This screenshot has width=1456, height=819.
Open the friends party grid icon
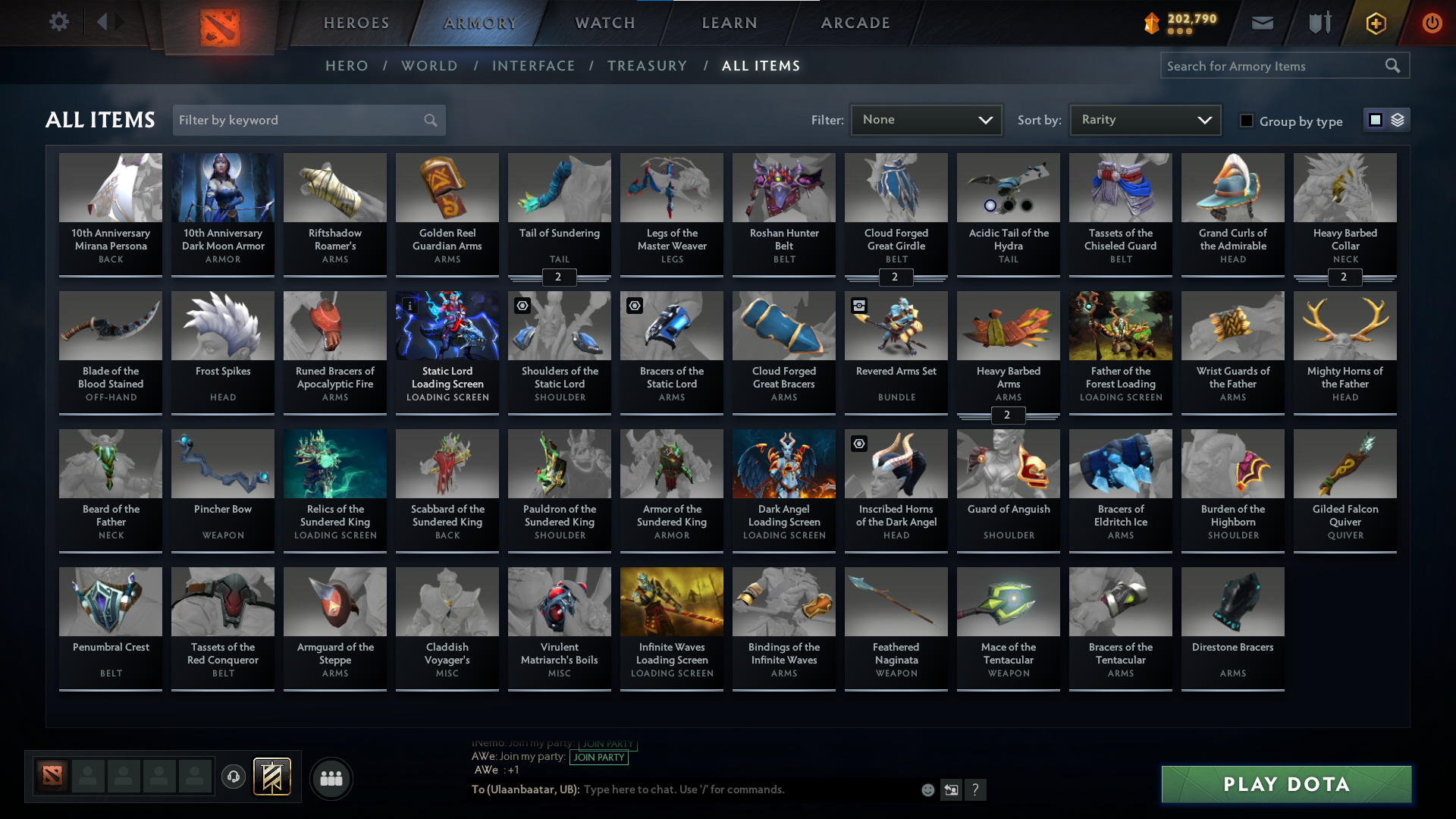(331, 778)
